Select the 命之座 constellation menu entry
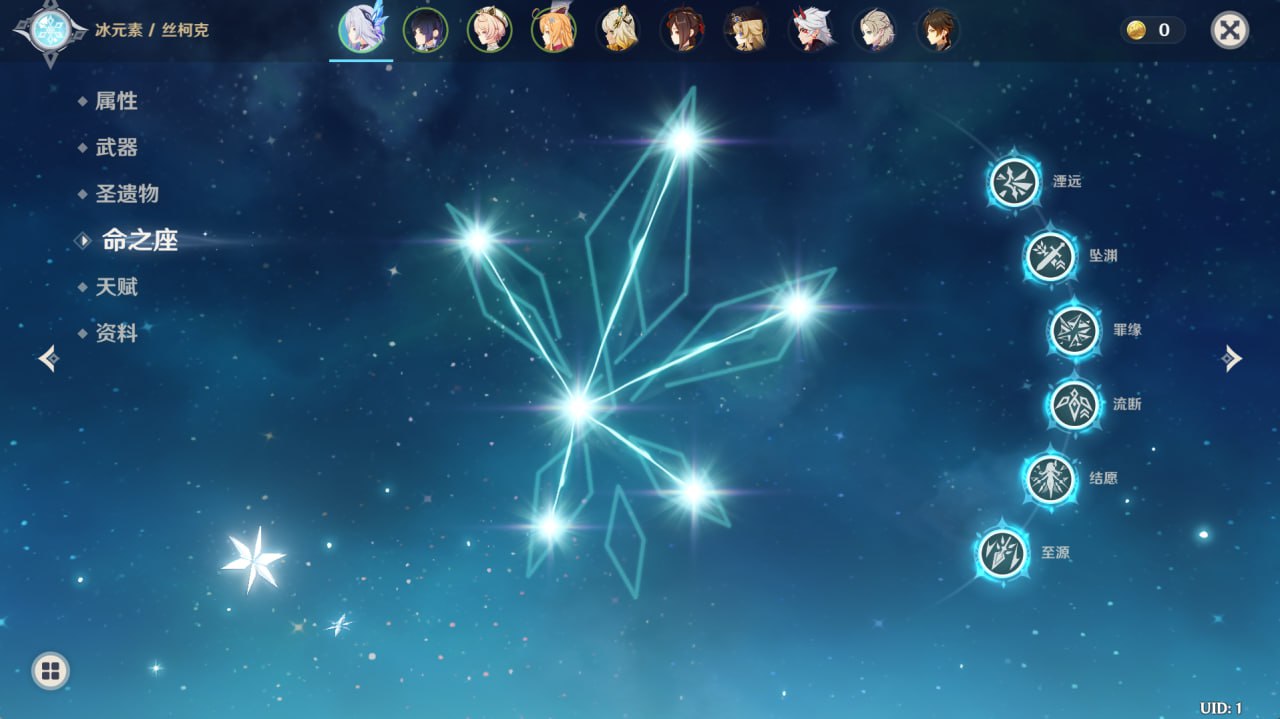Image resolution: width=1280 pixels, height=719 pixels. (139, 240)
